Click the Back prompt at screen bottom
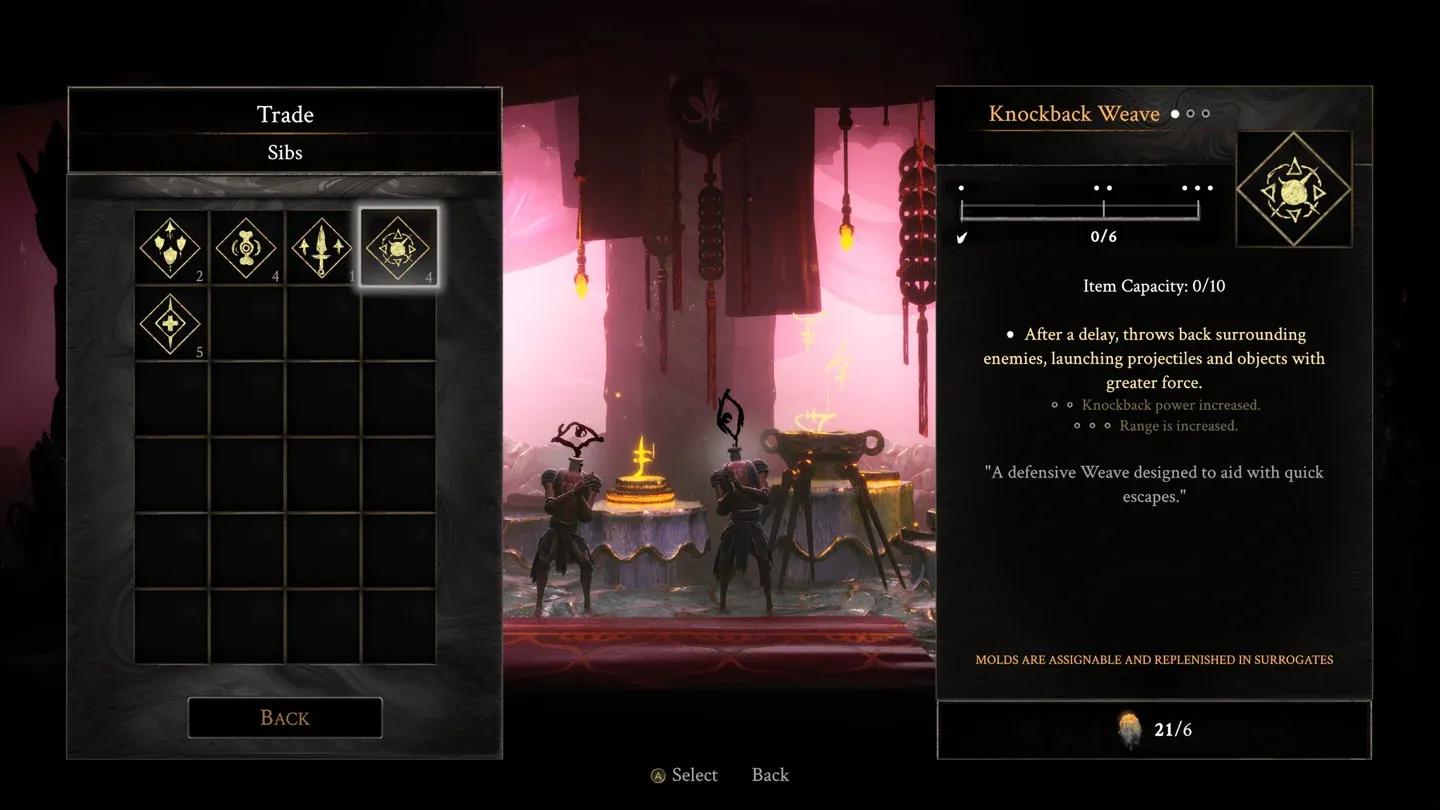Image resolution: width=1440 pixels, height=810 pixels. coord(768,775)
